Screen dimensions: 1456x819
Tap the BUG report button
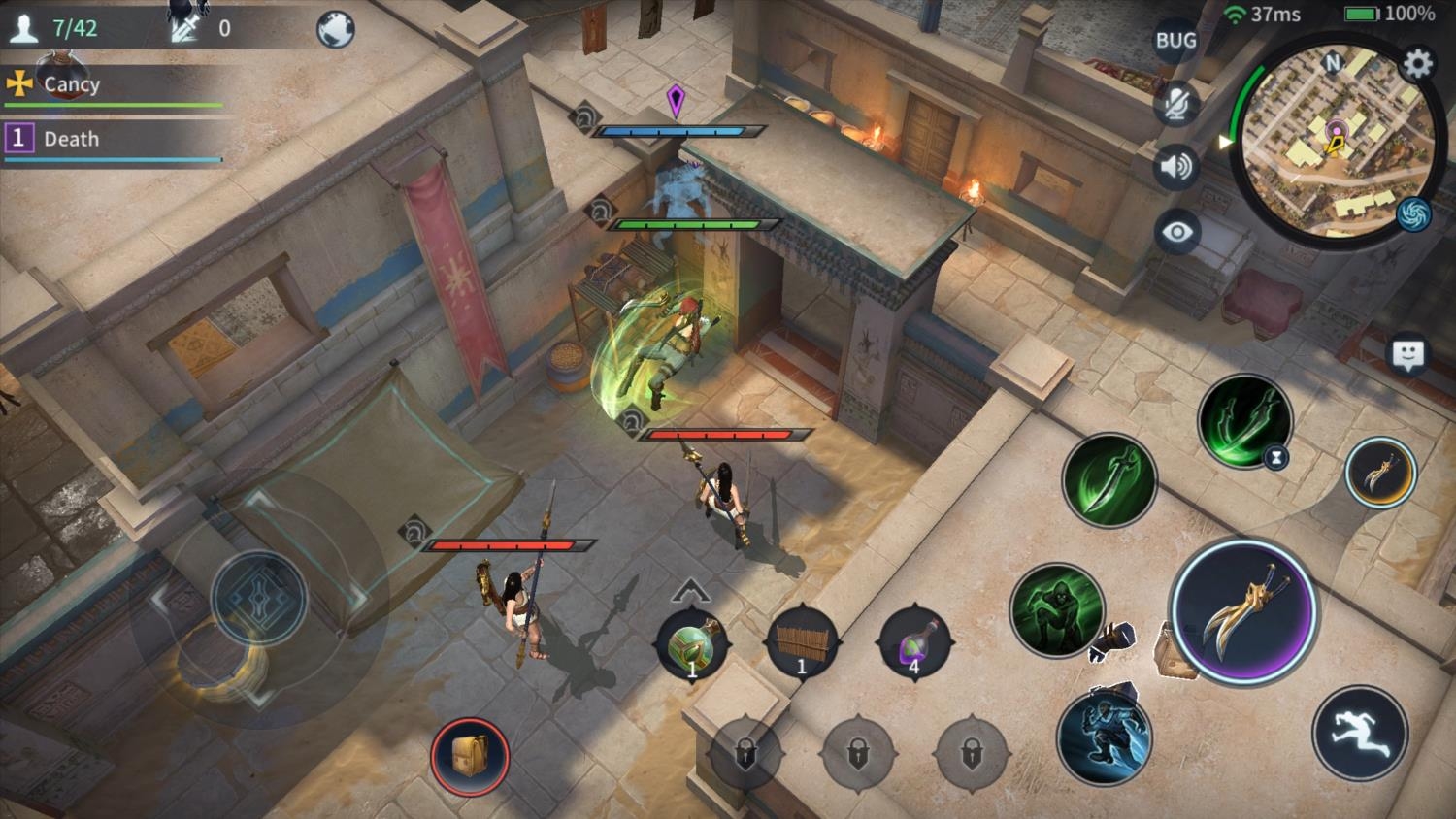[x=1175, y=41]
